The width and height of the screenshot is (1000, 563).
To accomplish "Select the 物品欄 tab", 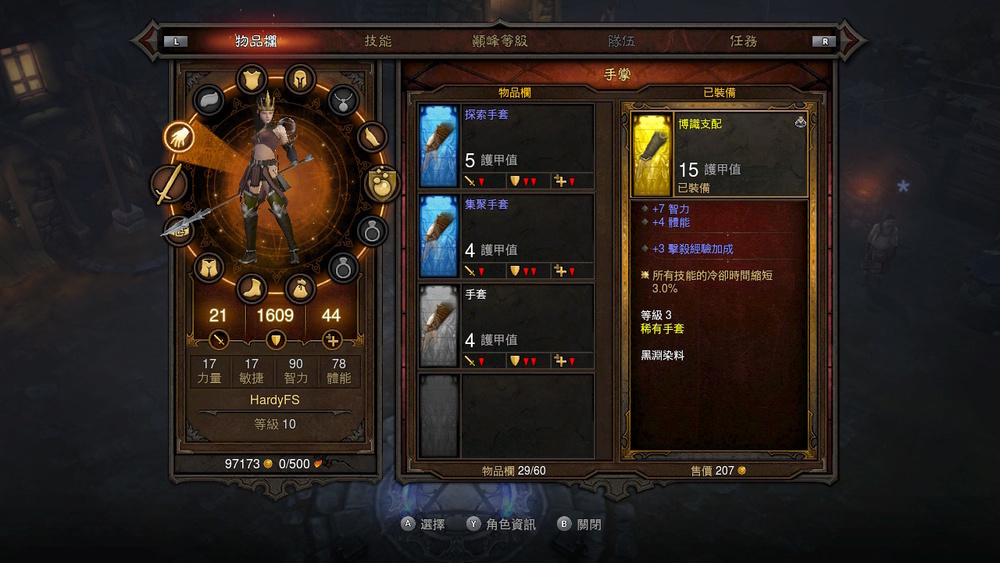I will [x=256, y=41].
